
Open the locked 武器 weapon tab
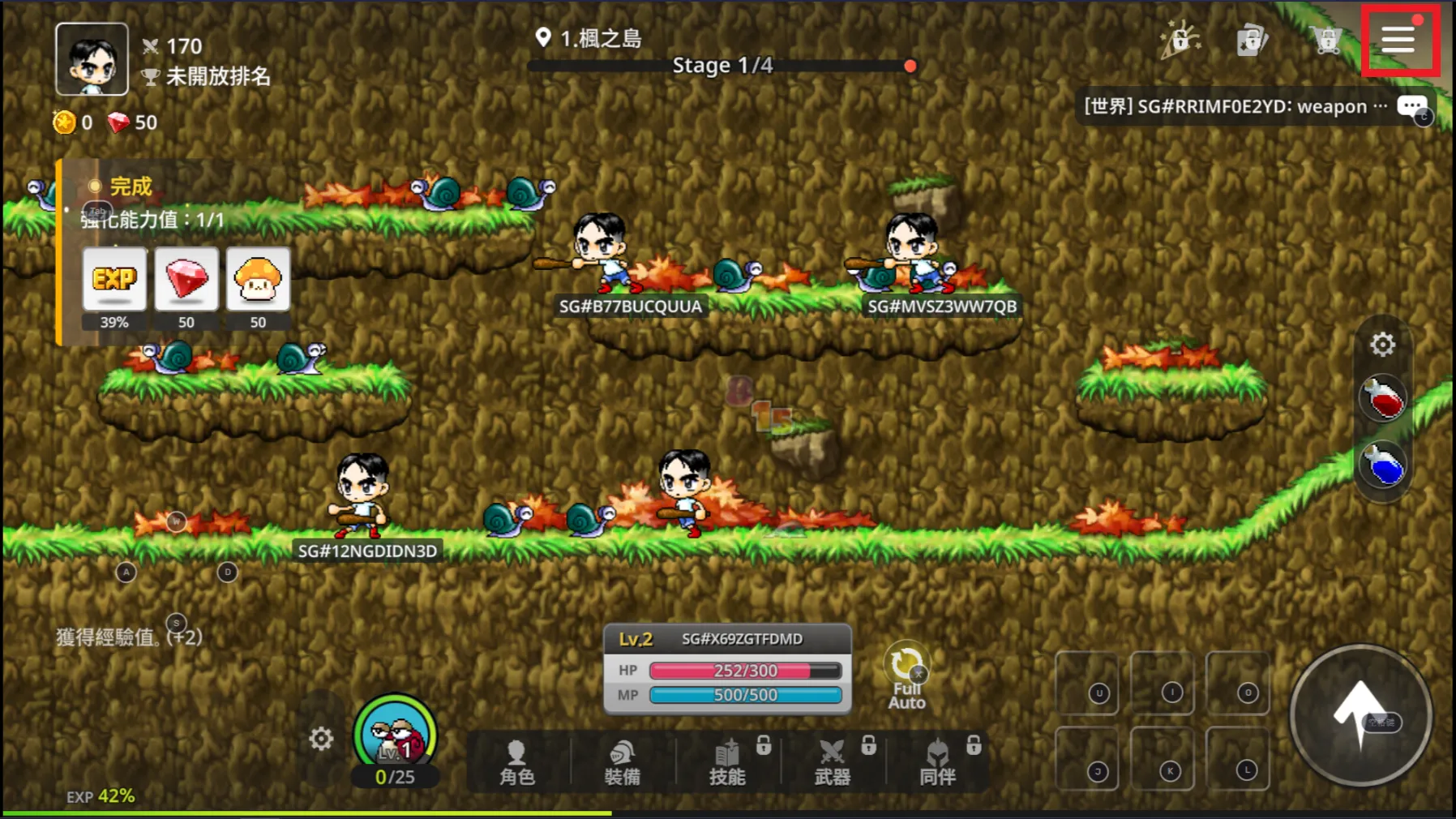pyautogui.click(x=833, y=762)
